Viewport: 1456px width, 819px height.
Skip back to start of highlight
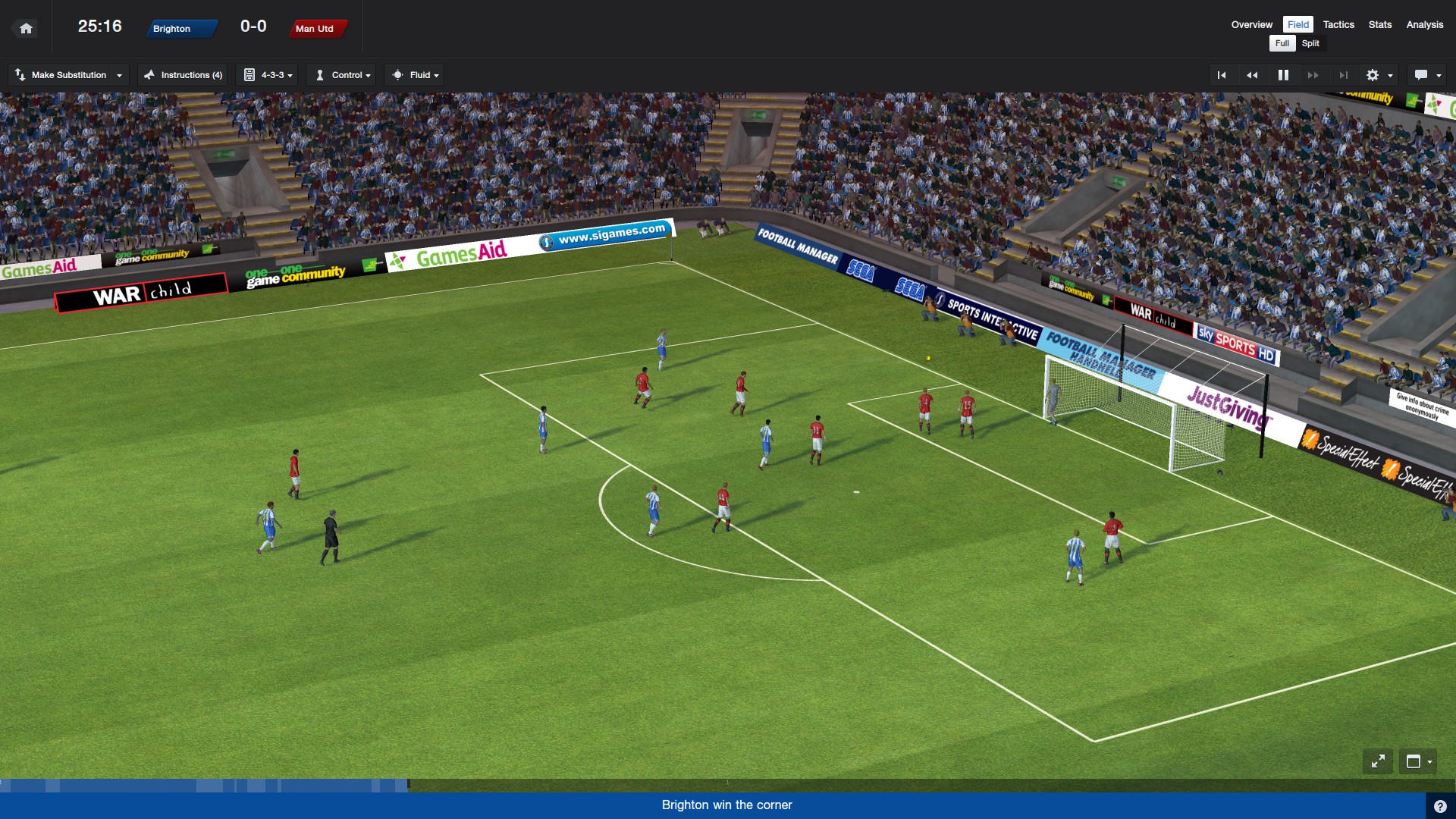(x=1222, y=75)
